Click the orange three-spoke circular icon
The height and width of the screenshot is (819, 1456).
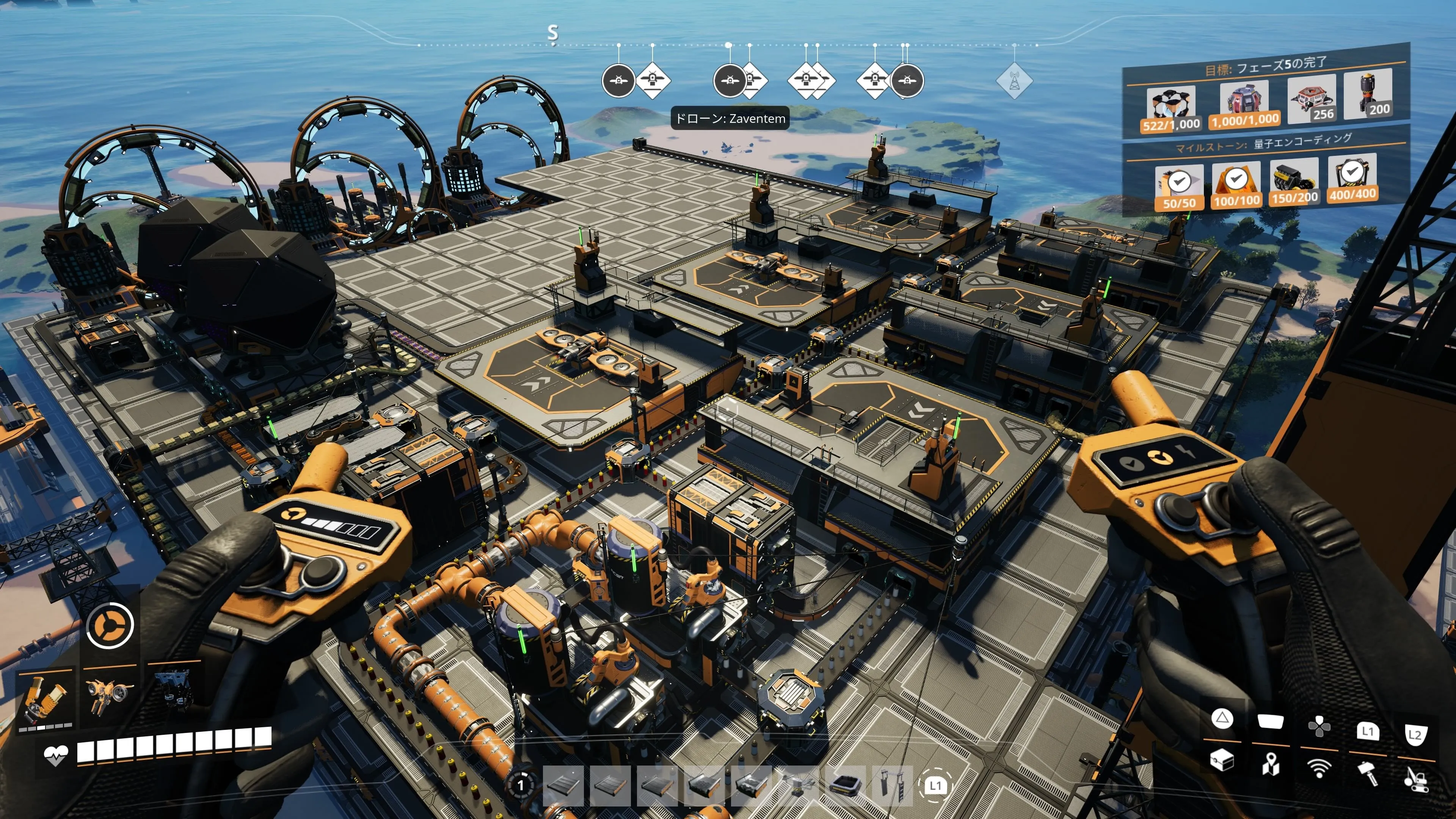pos(110,624)
